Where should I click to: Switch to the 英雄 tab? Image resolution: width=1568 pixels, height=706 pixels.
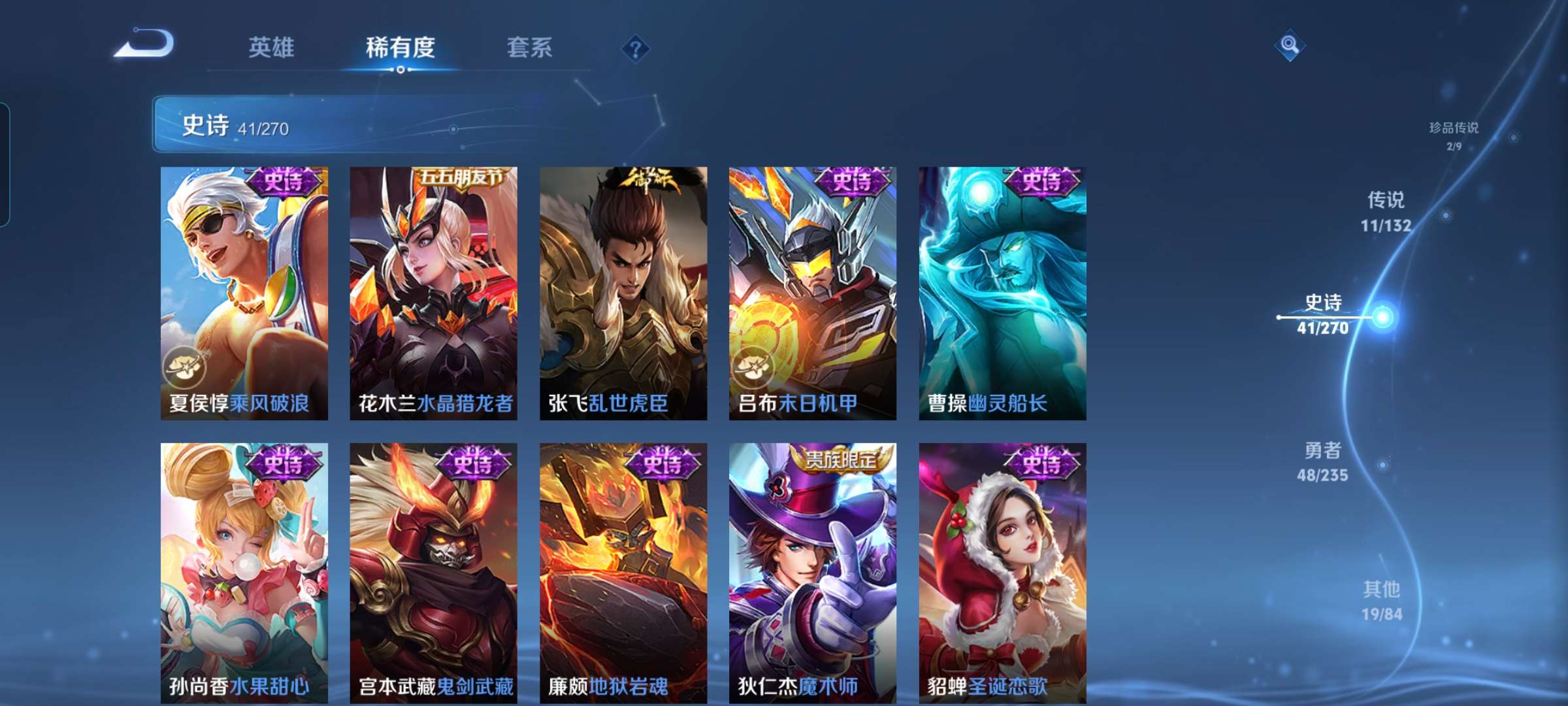tap(272, 47)
